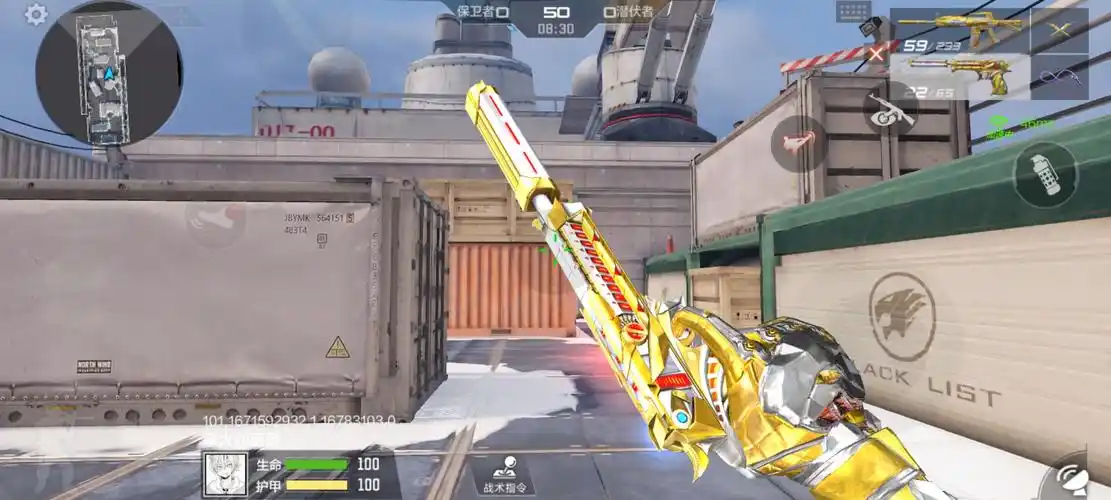The image size is (1111, 500).
Task: Switch to the golden rifle weapon slot
Action: click(x=957, y=31)
